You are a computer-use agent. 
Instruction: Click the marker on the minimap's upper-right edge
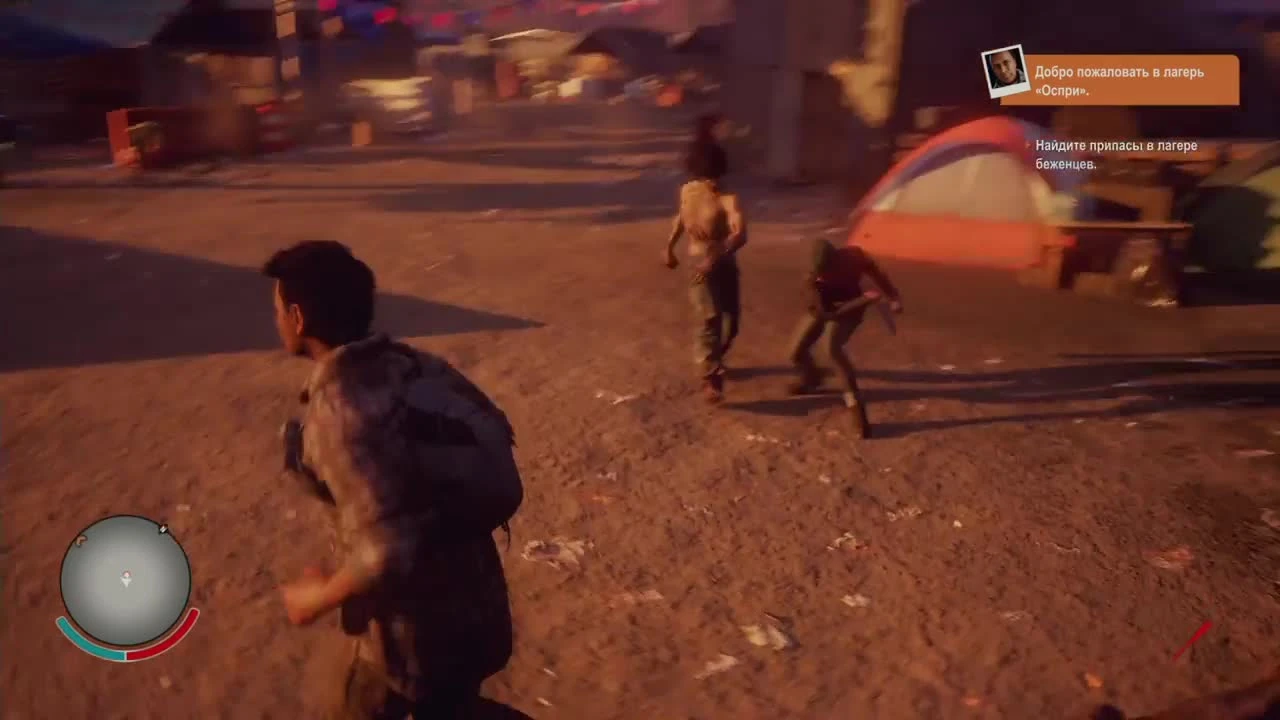point(163,529)
